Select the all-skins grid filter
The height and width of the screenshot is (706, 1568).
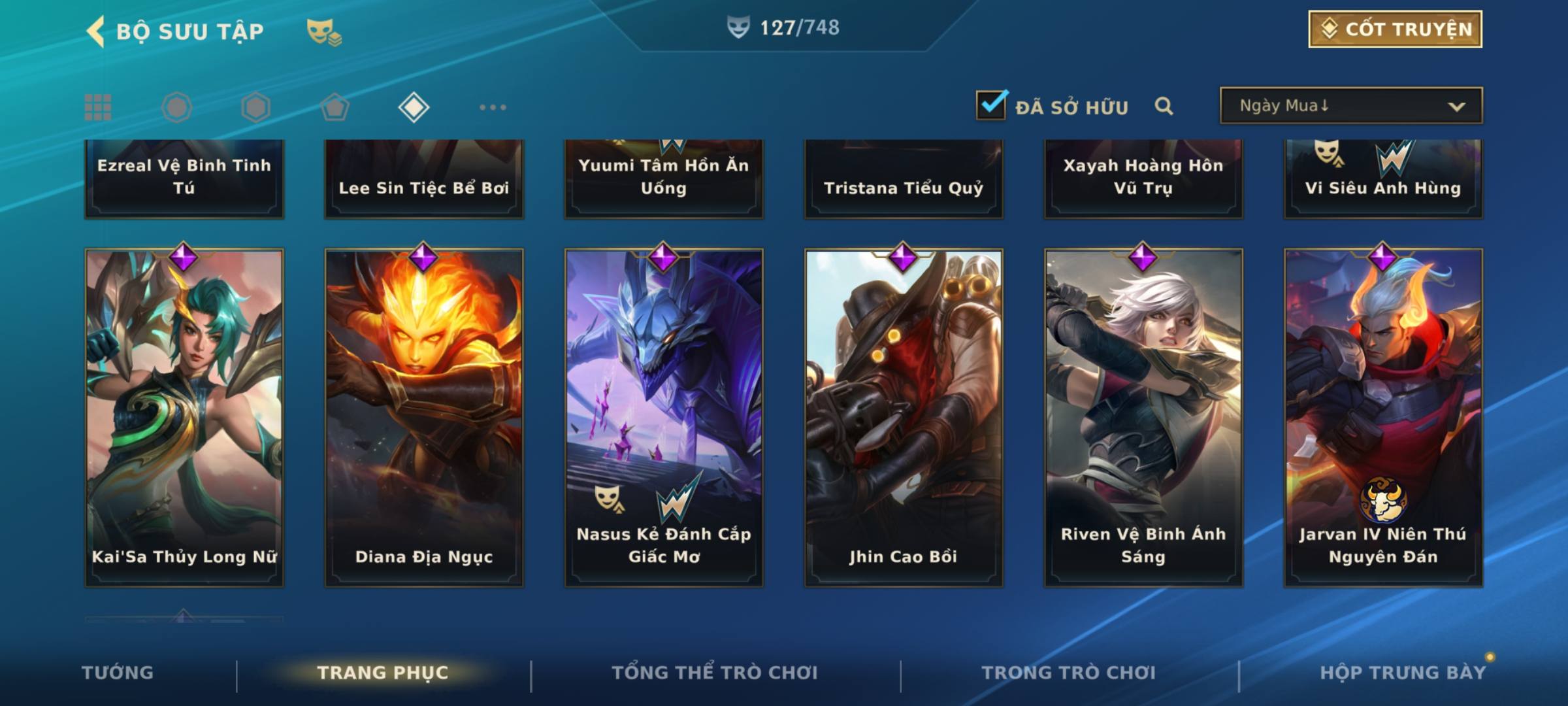point(98,107)
